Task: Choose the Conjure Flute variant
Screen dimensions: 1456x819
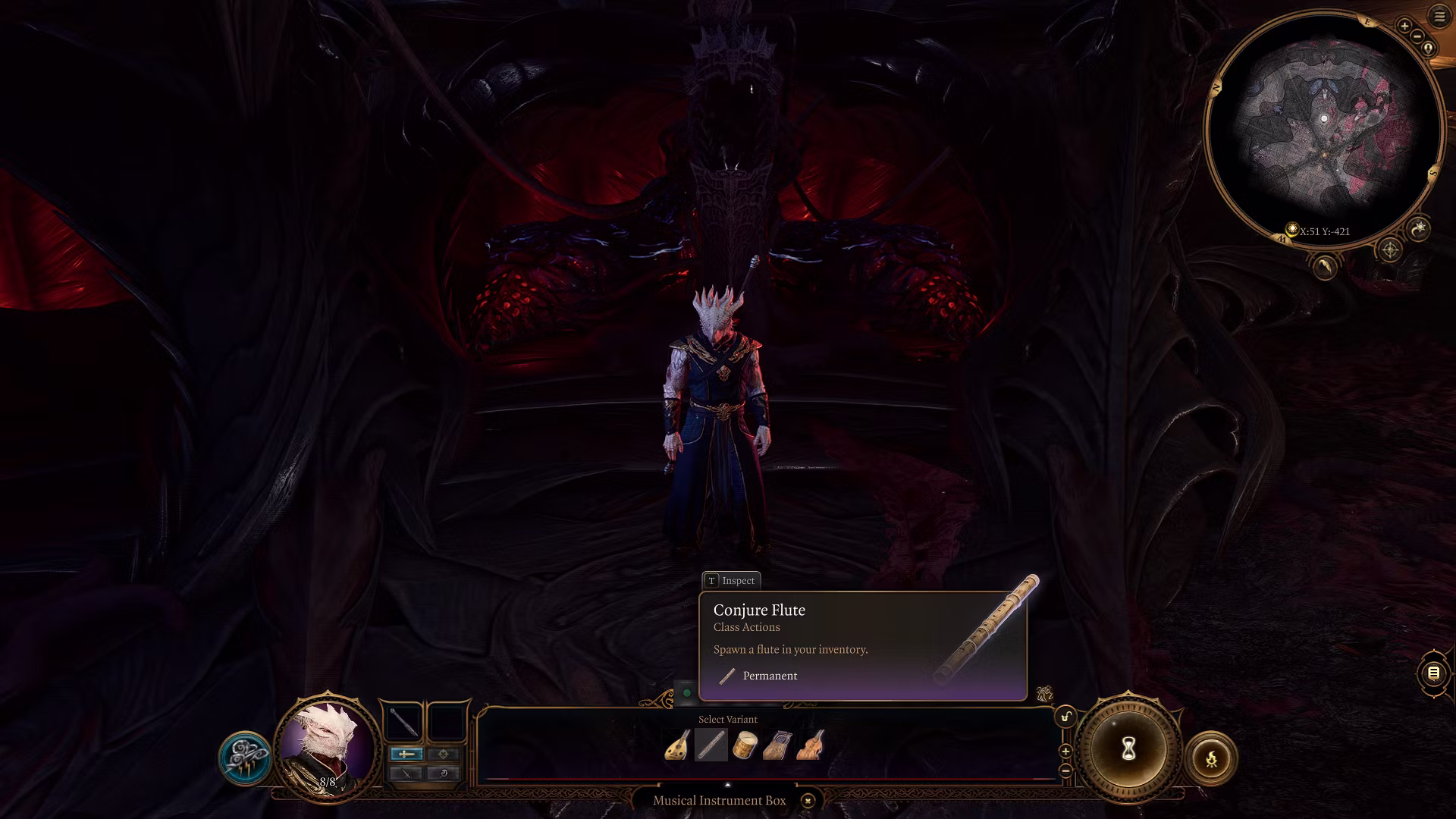Action: click(711, 745)
